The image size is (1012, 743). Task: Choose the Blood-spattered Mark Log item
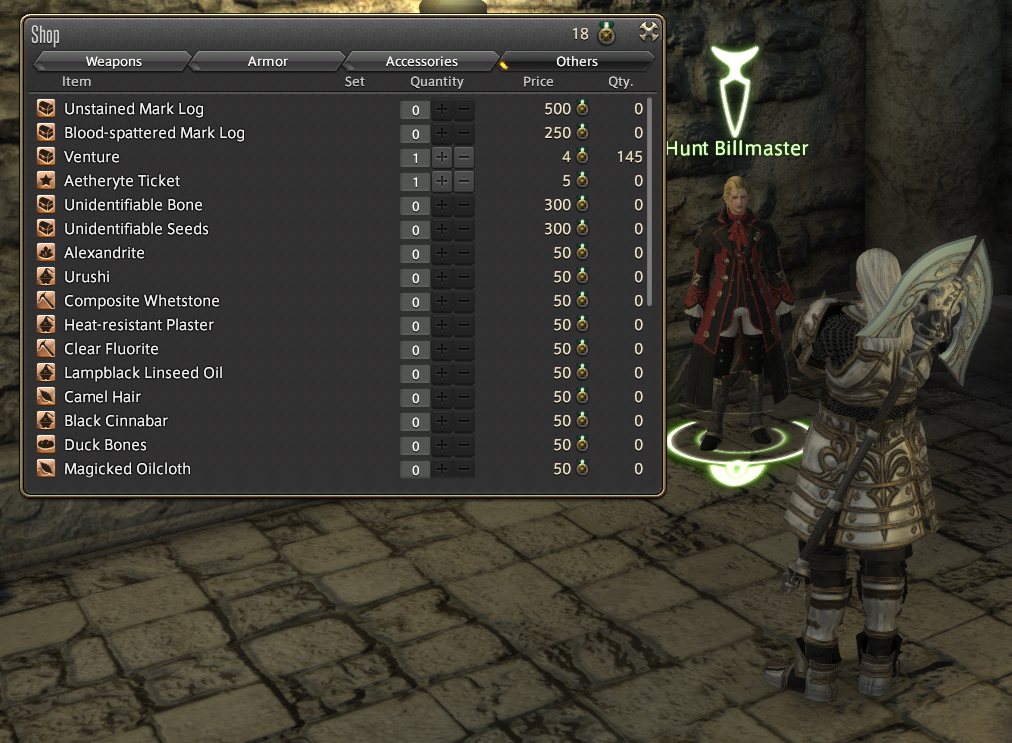tap(154, 133)
